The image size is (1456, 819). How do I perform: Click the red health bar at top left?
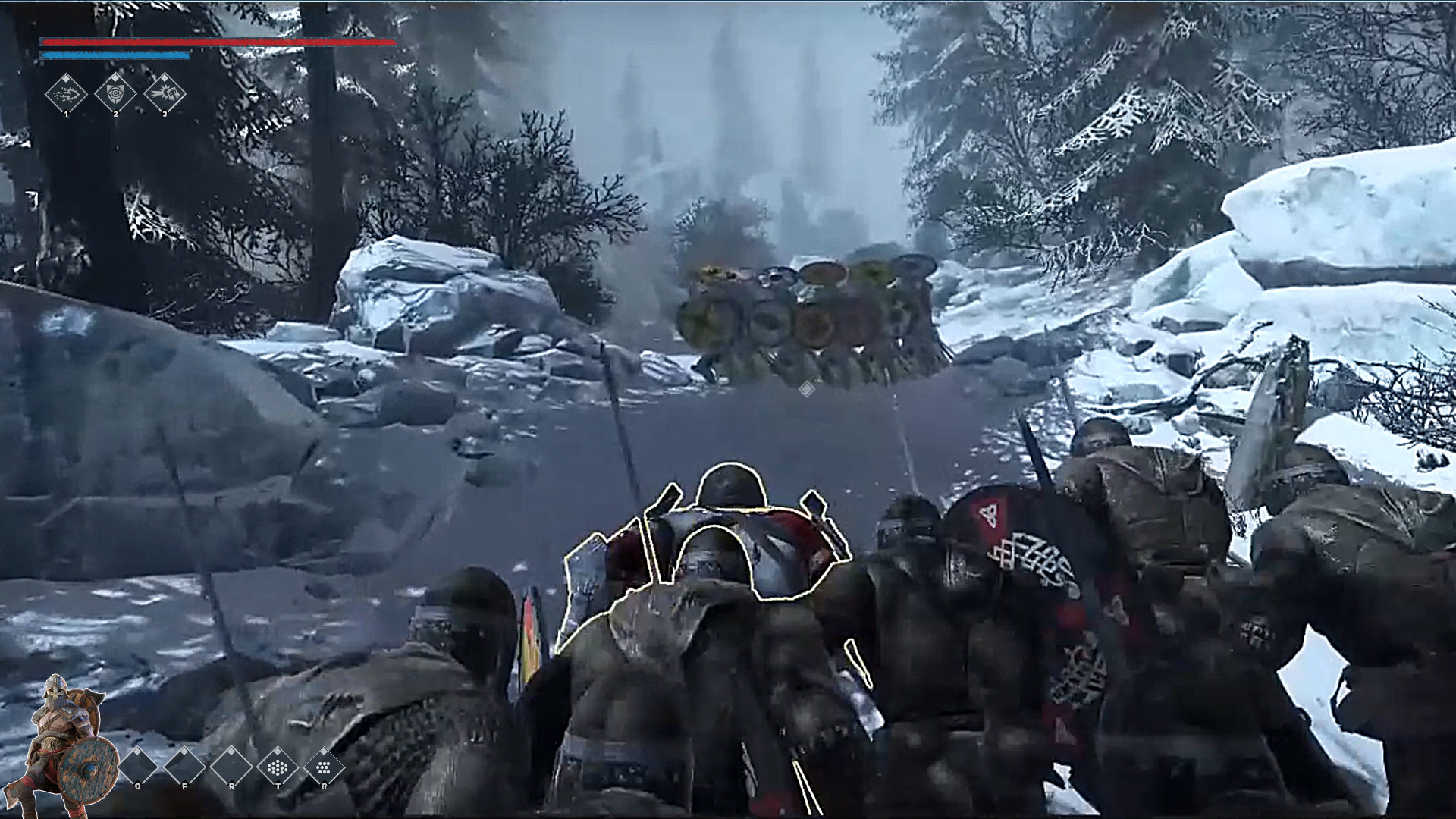tap(216, 43)
